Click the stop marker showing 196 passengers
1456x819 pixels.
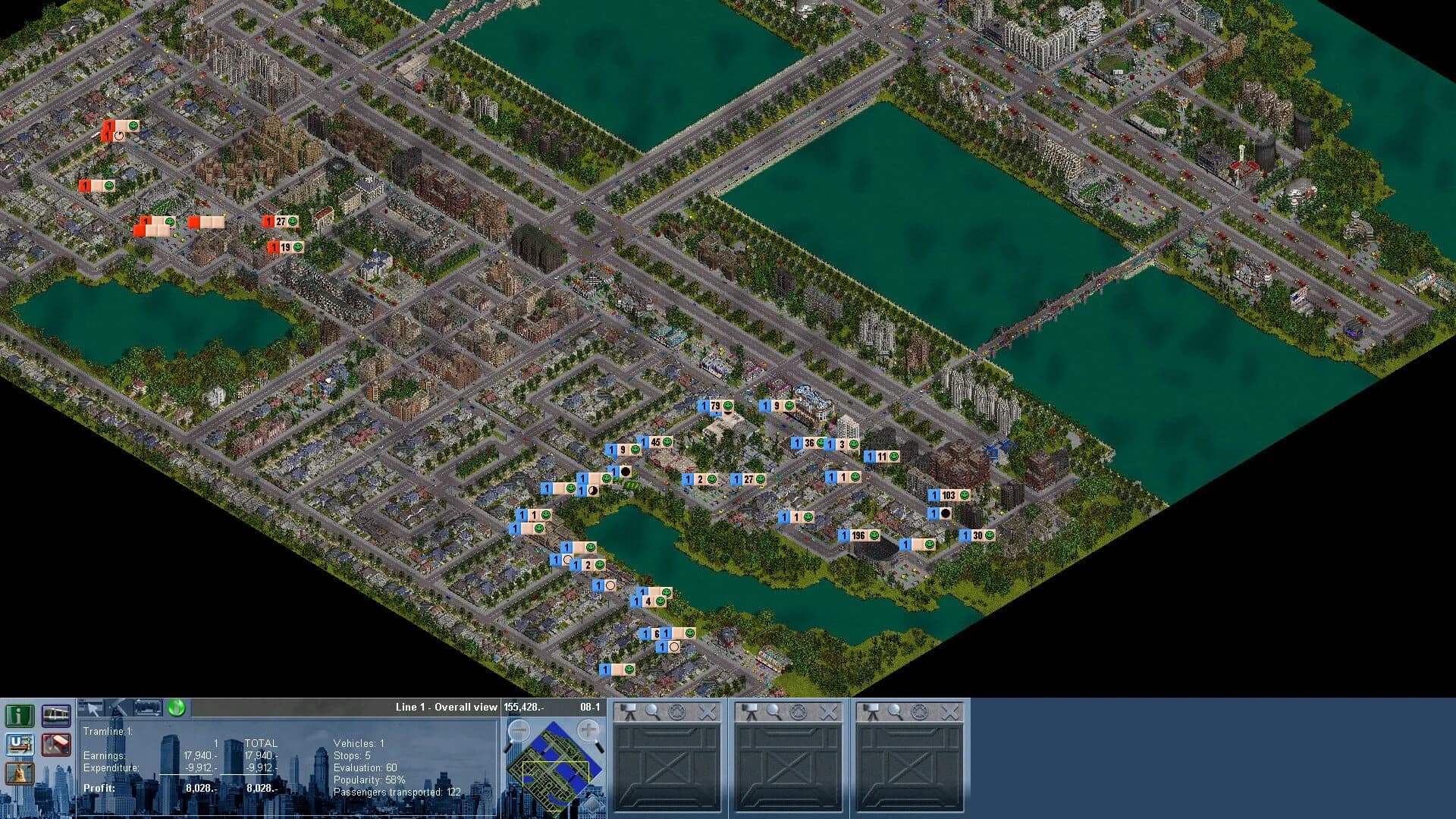point(858,534)
